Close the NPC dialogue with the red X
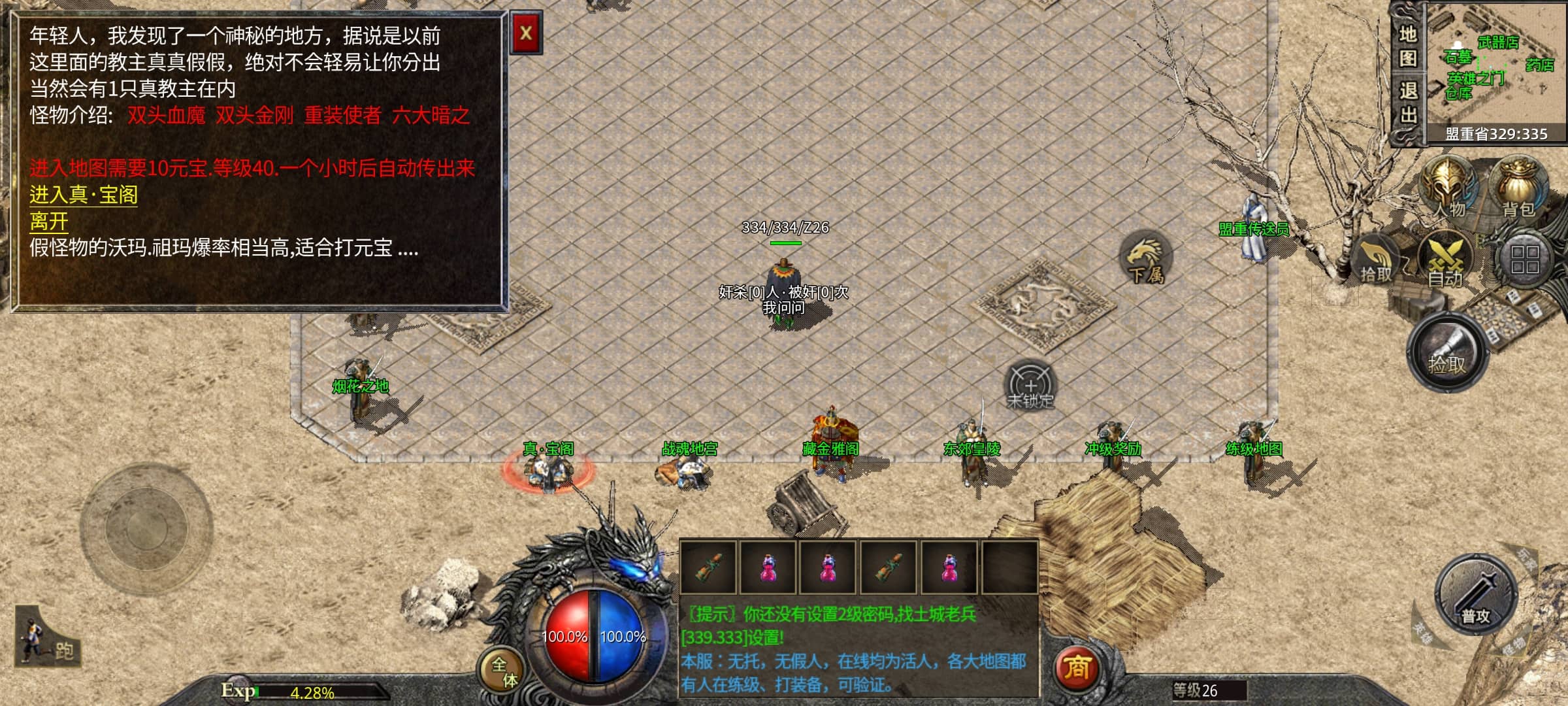1568x706 pixels. coord(526,33)
